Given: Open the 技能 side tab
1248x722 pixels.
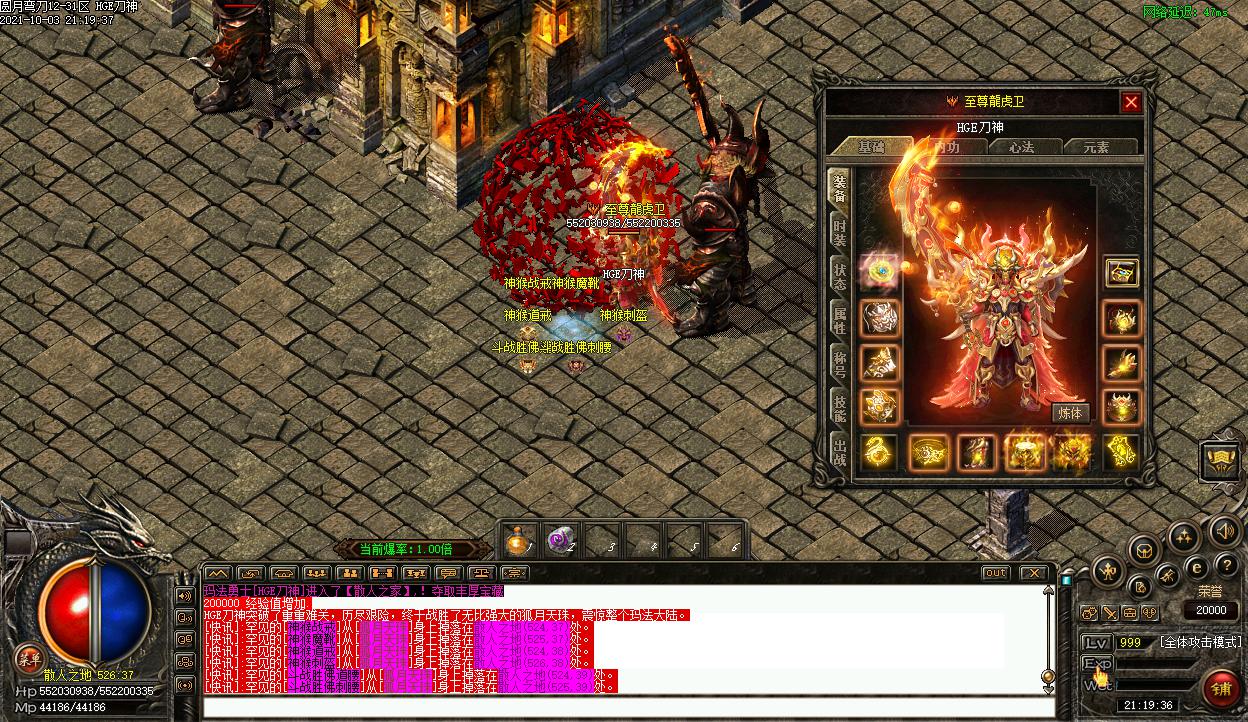Looking at the screenshot, I should coord(840,407).
